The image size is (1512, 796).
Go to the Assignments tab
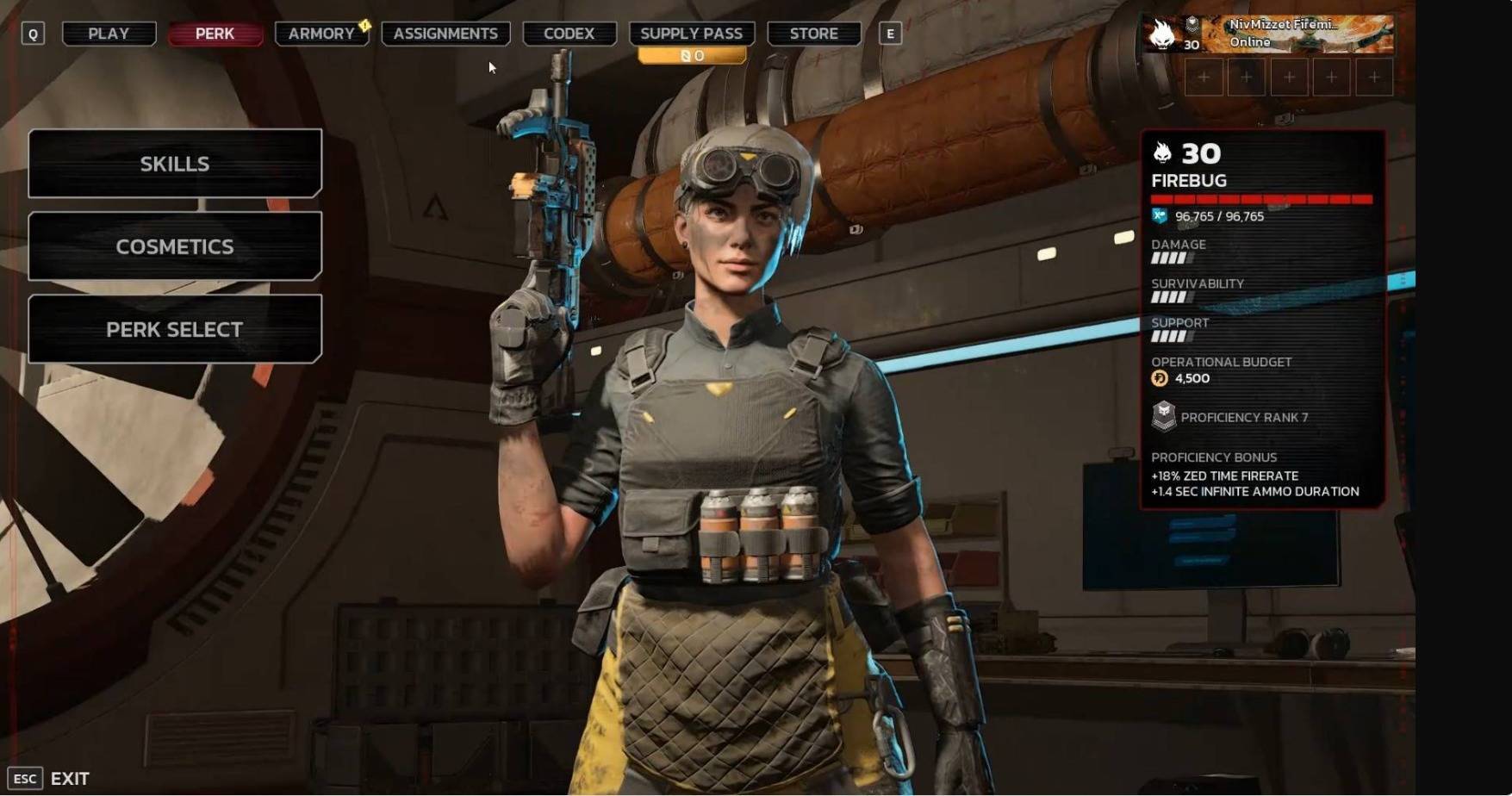445,34
